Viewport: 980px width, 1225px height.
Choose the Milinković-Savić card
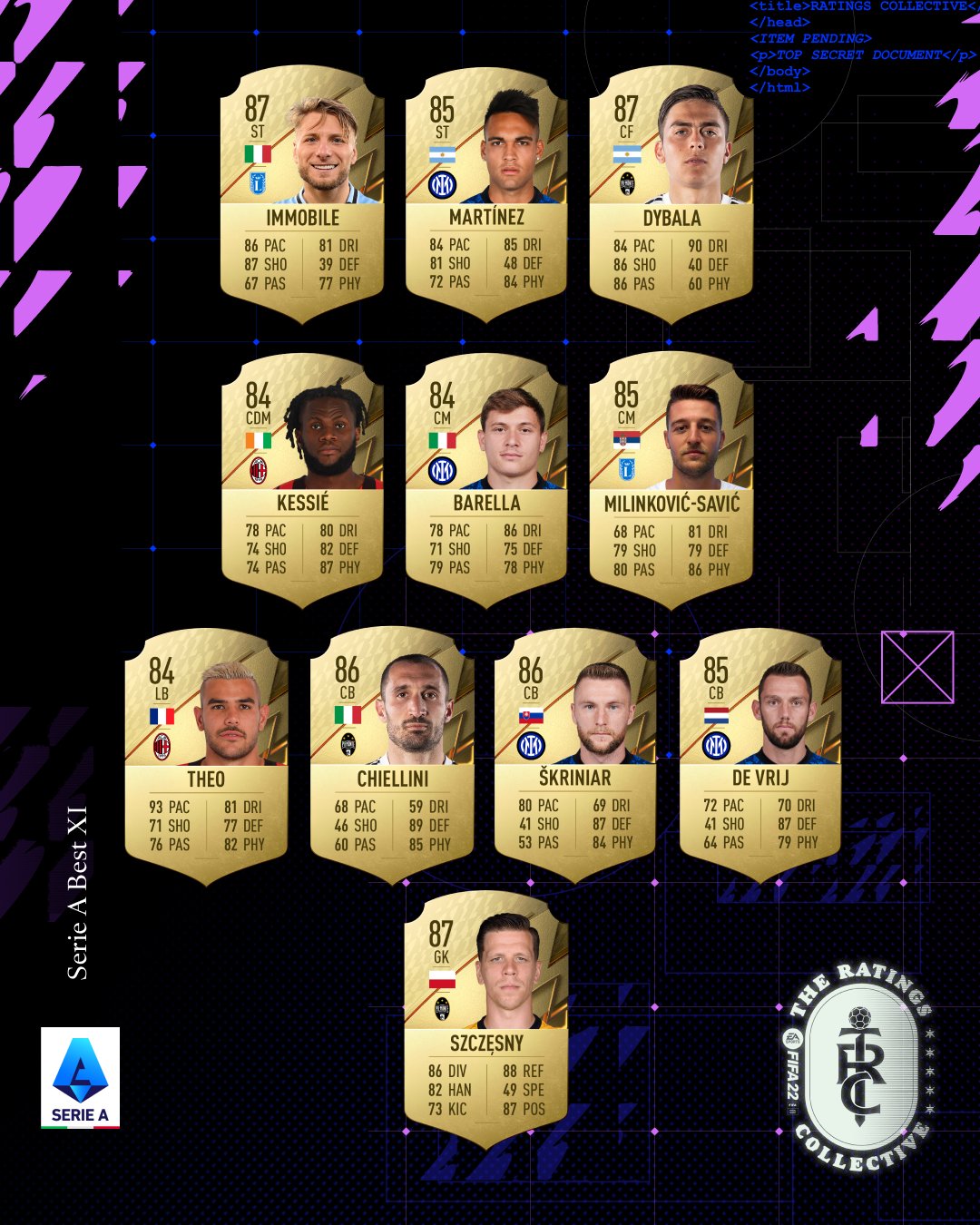coord(671,481)
